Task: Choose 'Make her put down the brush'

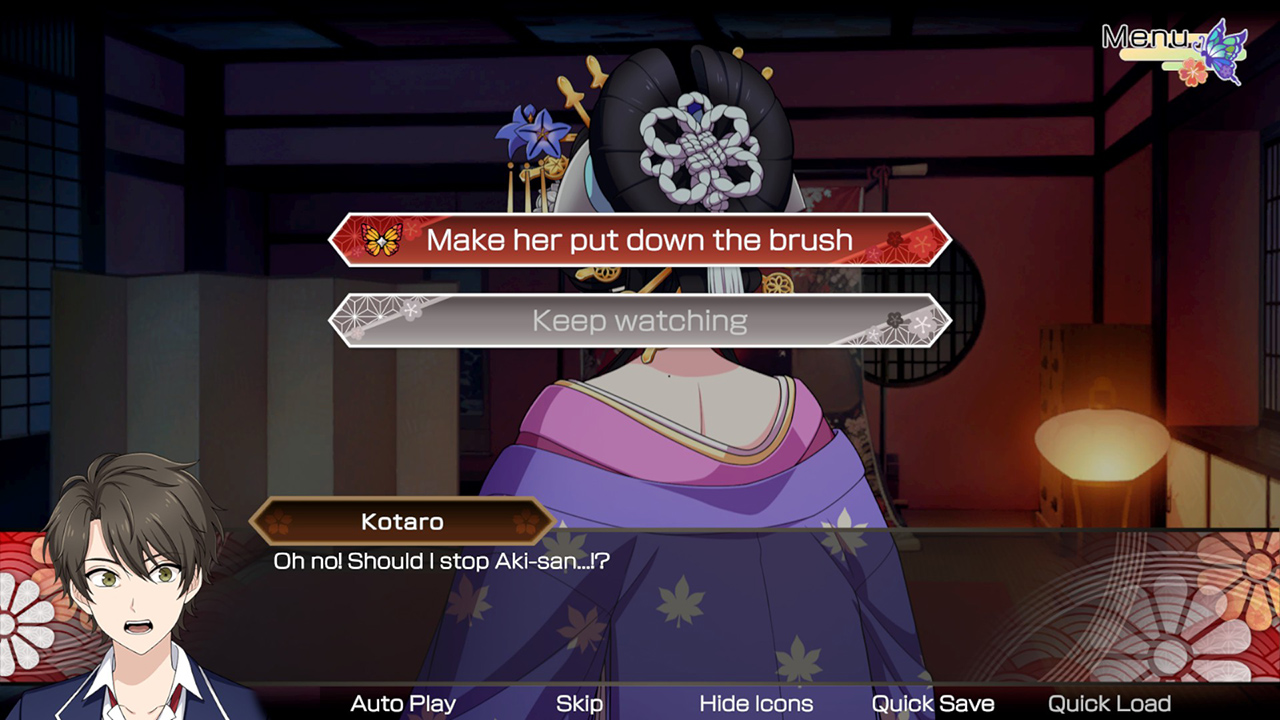Action: point(639,240)
